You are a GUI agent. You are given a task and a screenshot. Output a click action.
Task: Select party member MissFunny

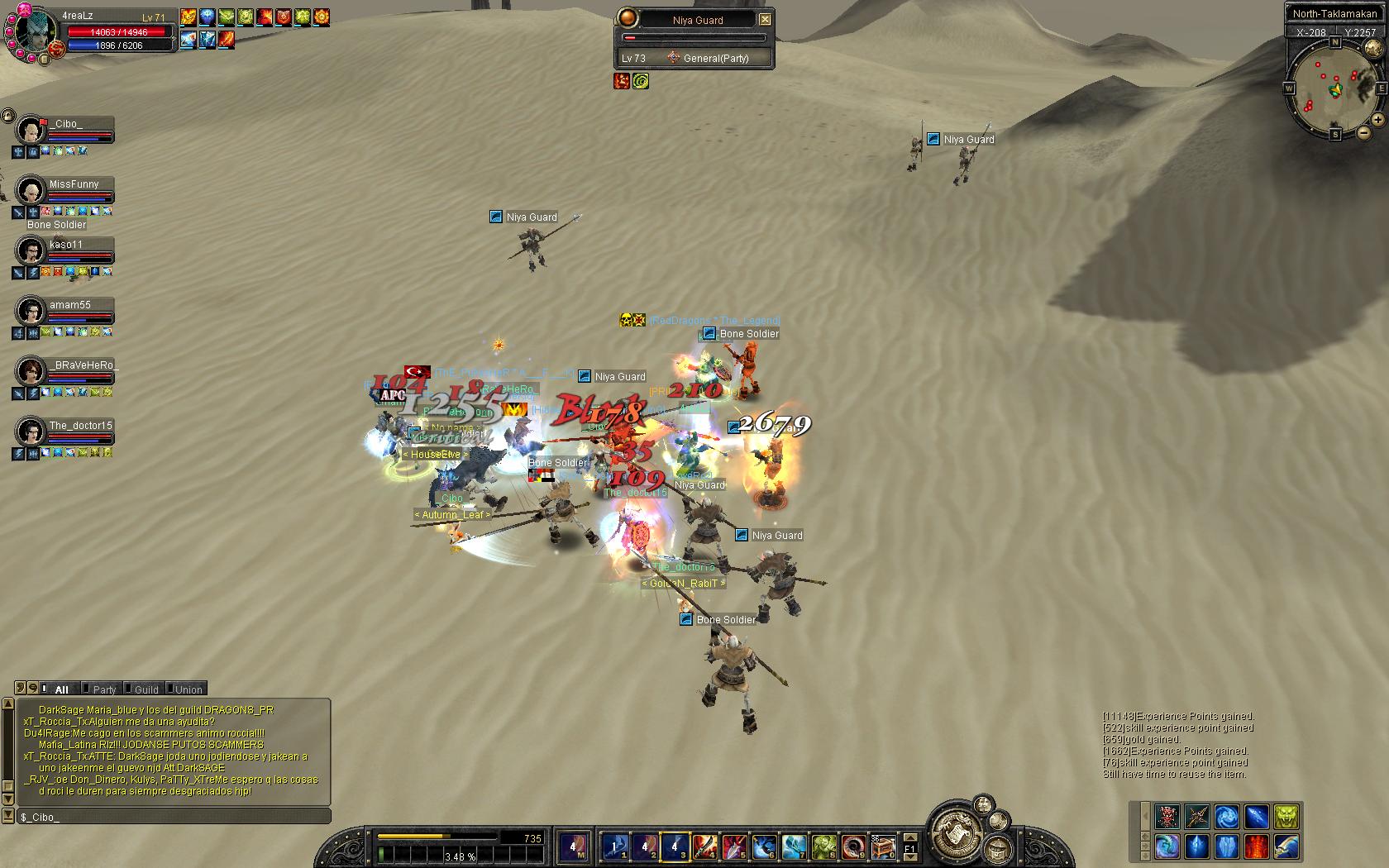[x=74, y=185]
